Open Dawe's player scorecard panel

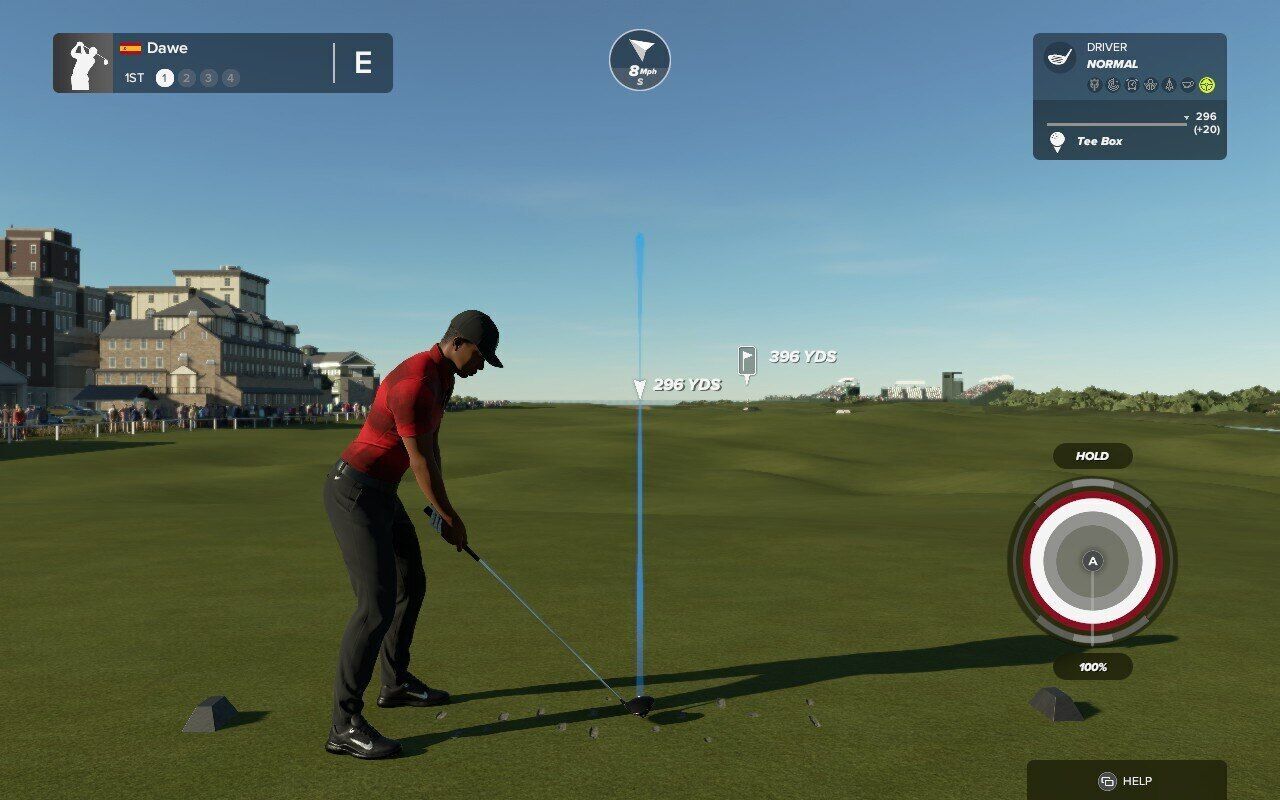coord(222,62)
